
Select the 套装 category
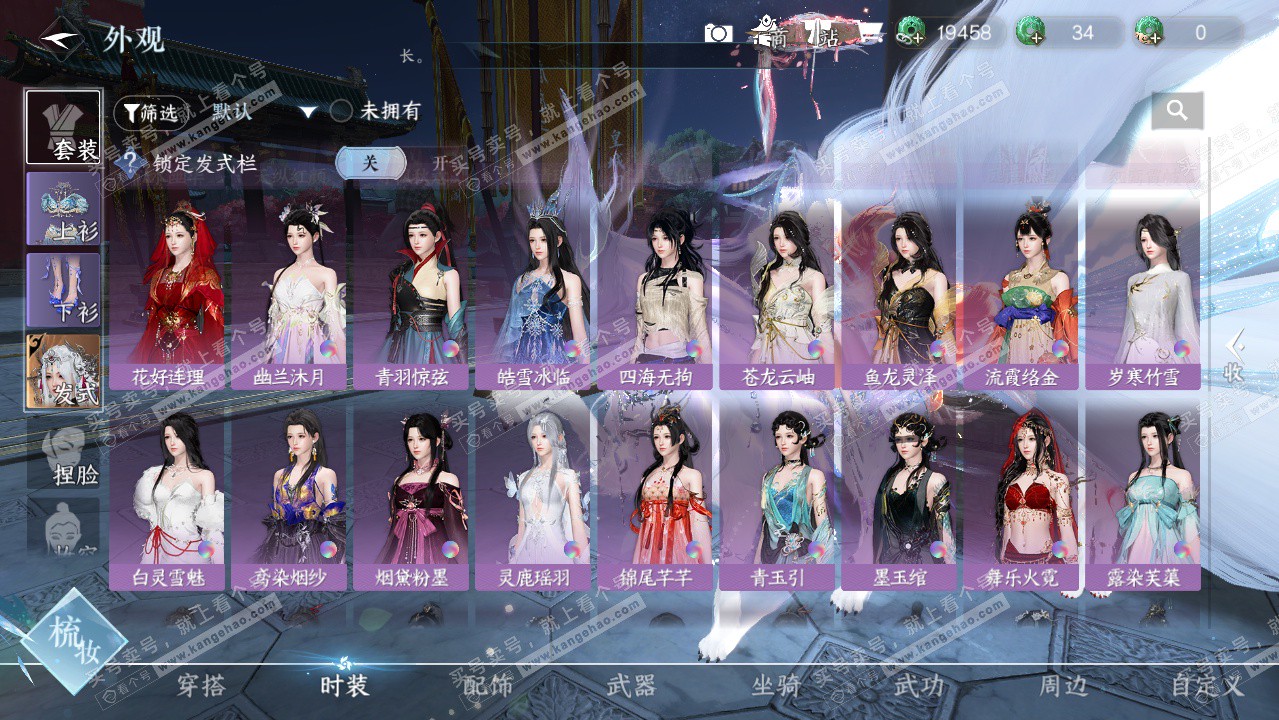click(x=64, y=128)
